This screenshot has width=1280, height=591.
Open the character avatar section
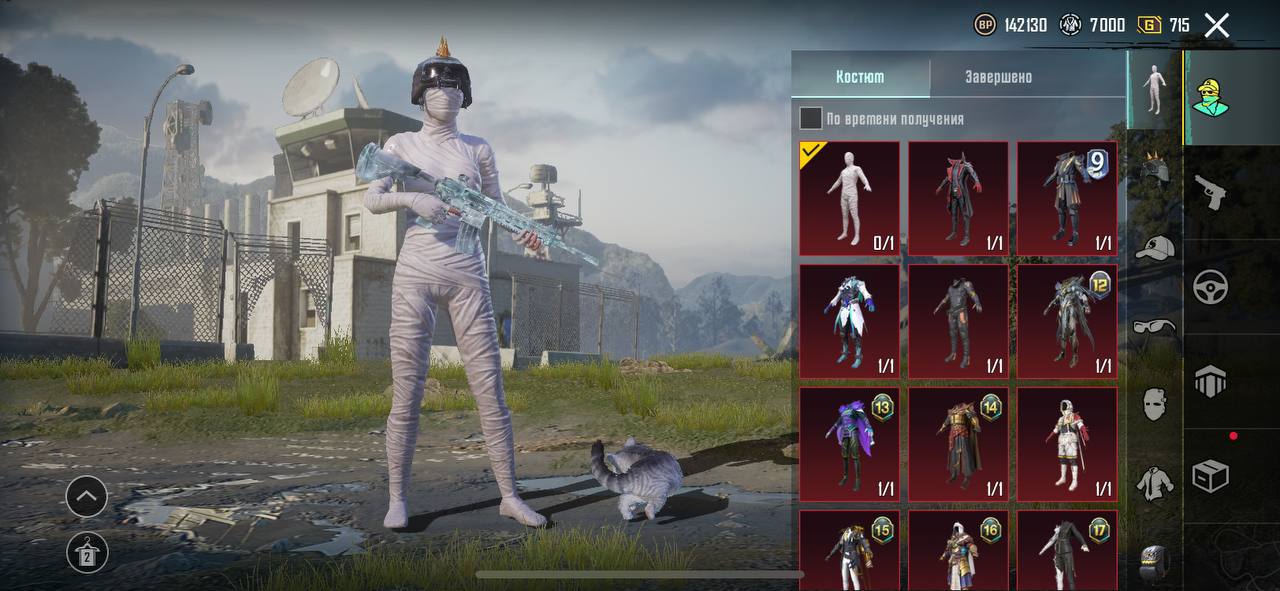click(1211, 97)
